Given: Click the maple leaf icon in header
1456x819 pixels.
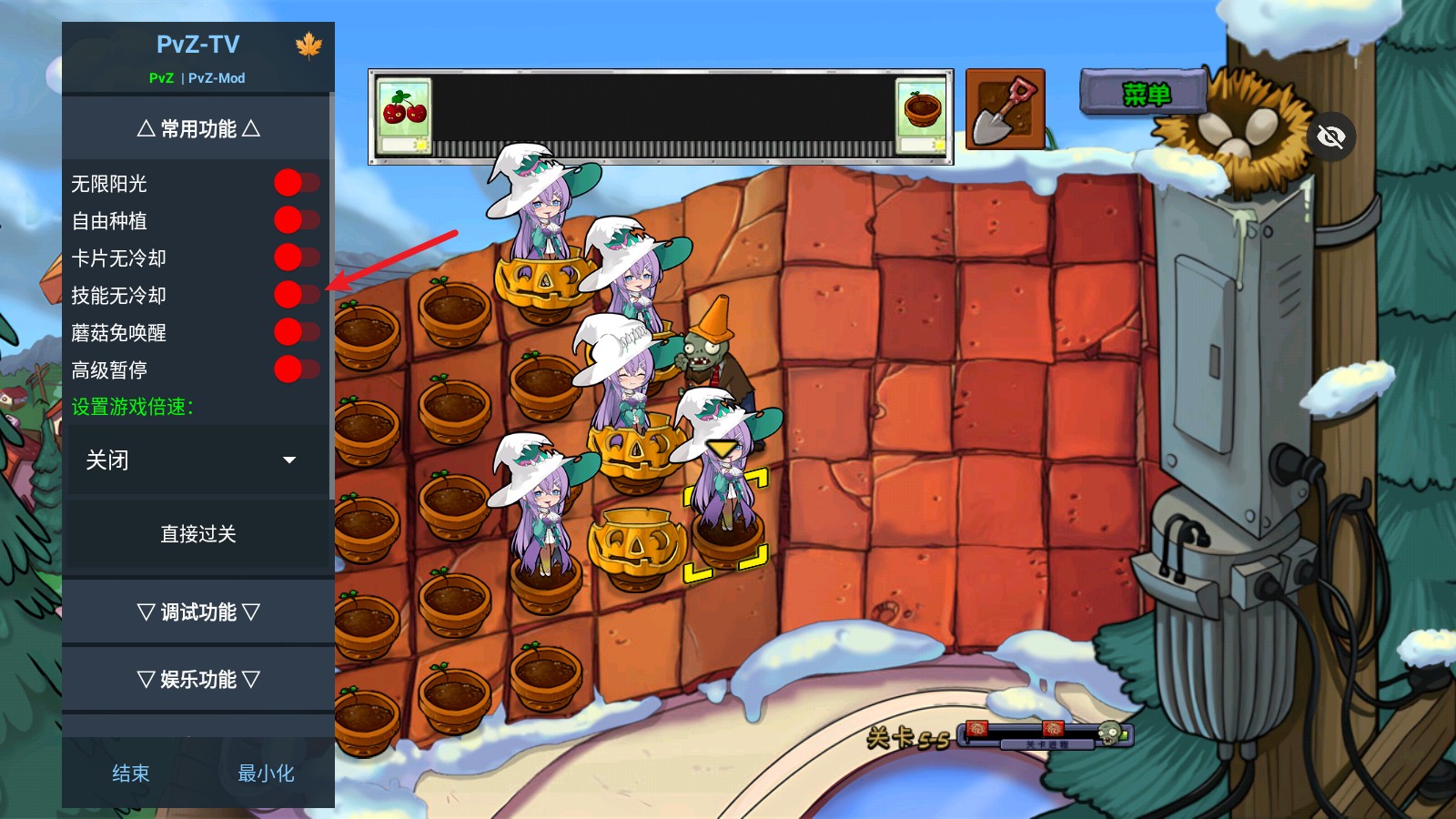Looking at the screenshot, I should click(x=308, y=45).
